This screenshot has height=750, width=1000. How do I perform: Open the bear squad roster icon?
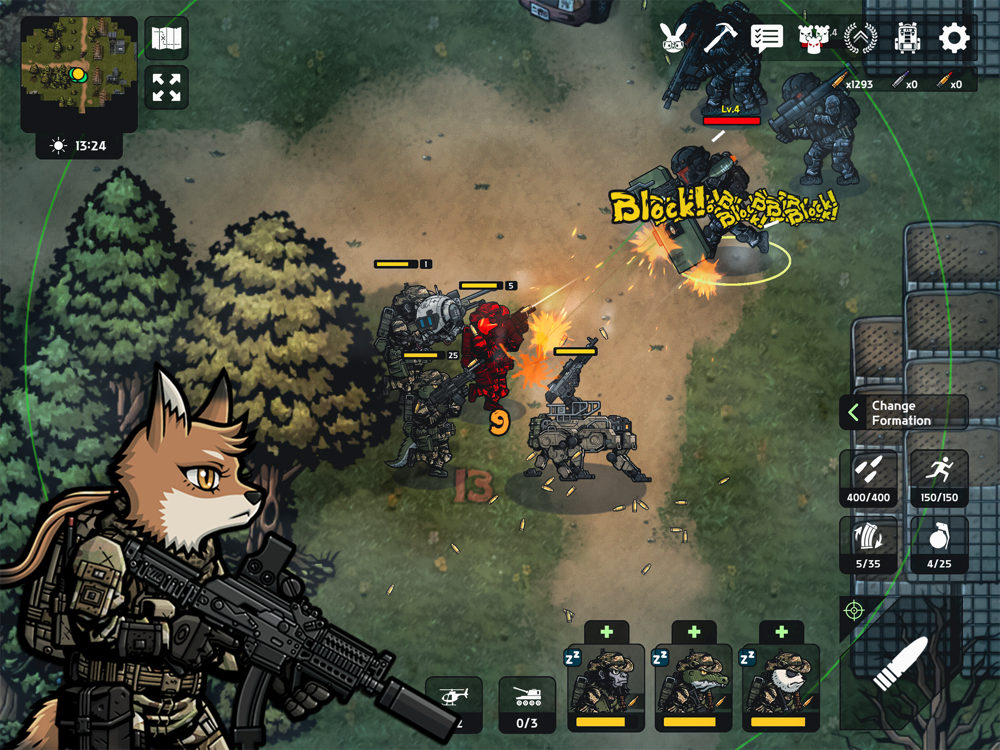(813, 39)
